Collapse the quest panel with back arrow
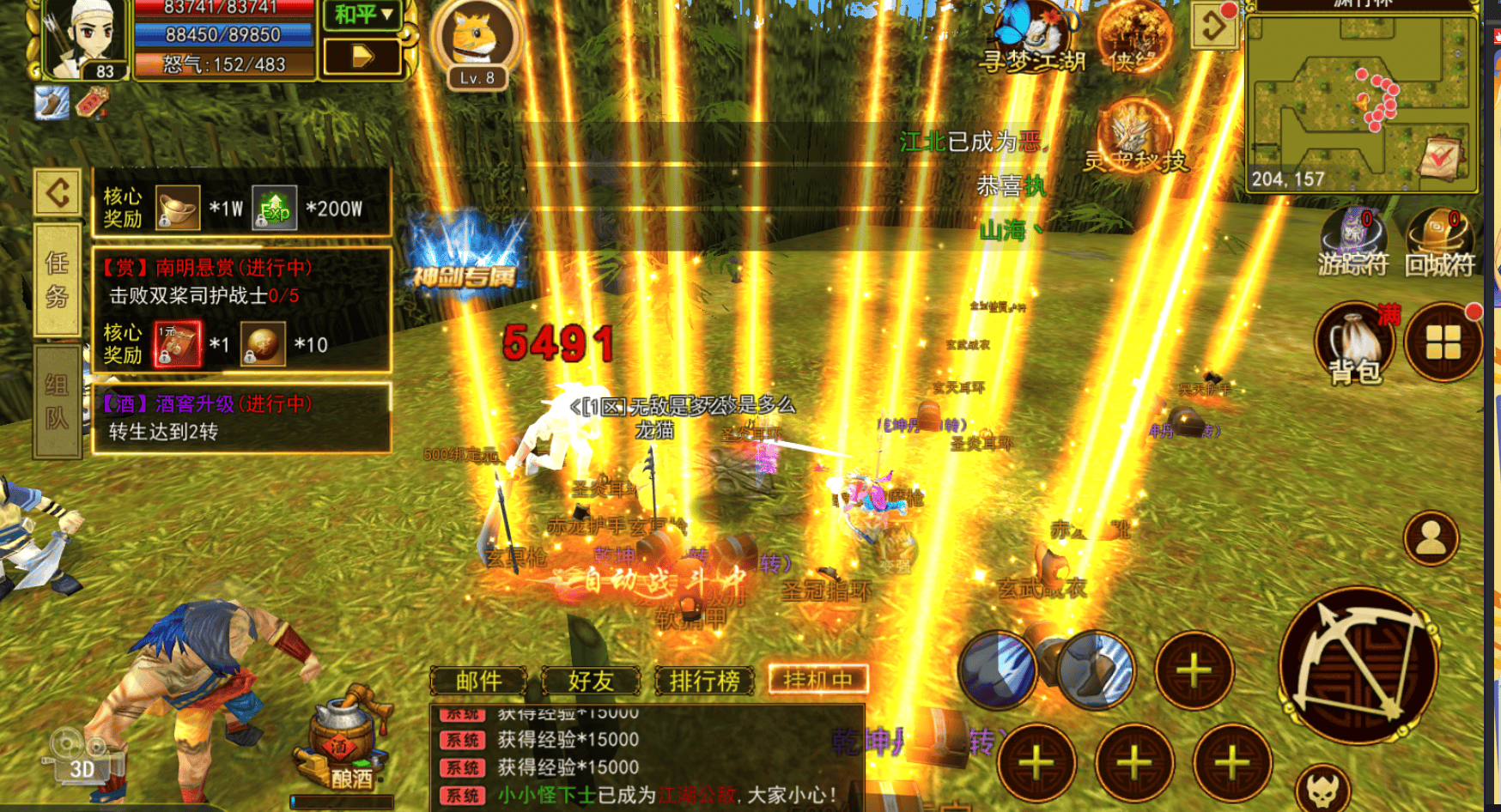This screenshot has width=1501, height=812. pos(58,191)
